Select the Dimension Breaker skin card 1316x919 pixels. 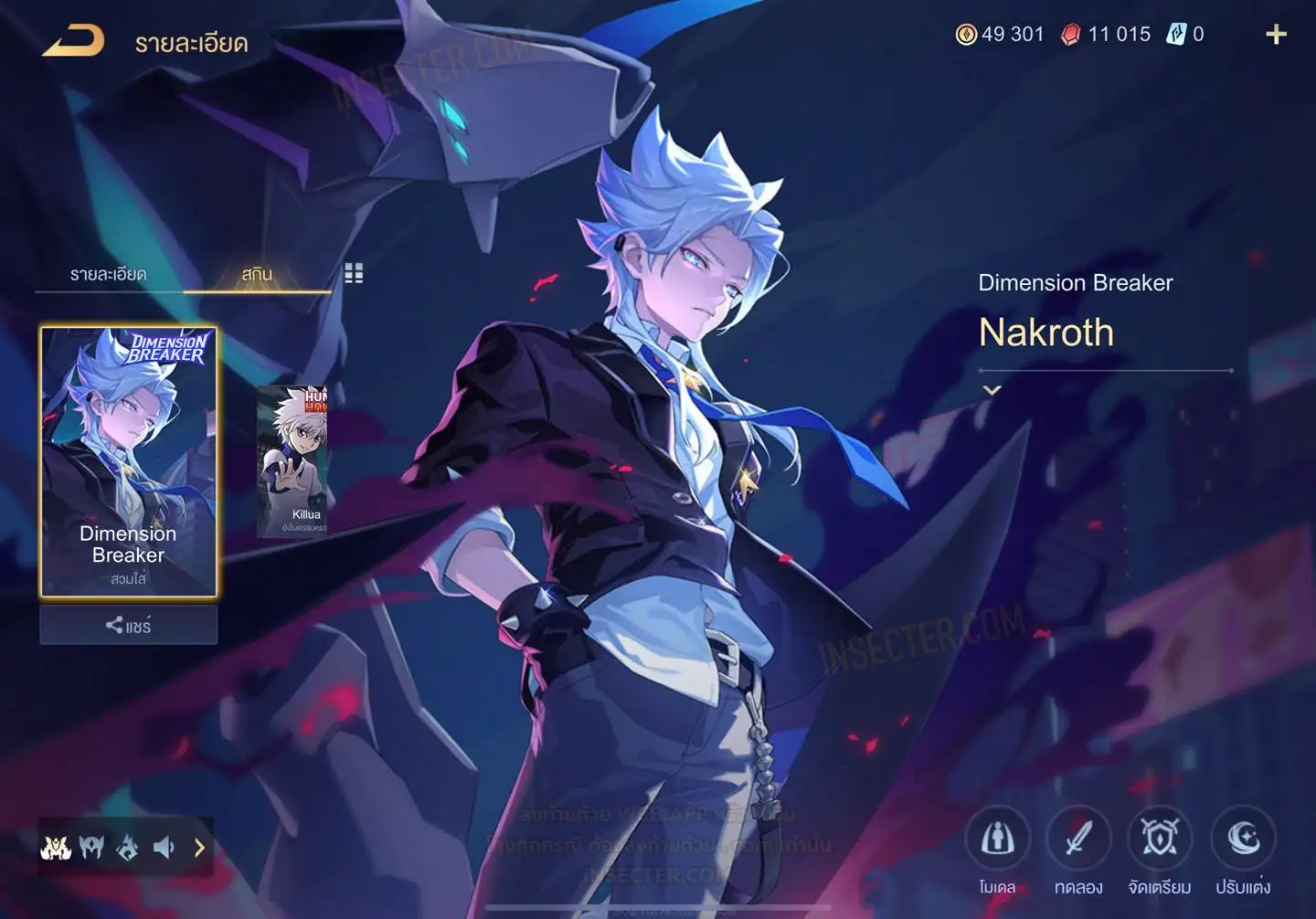click(x=128, y=461)
